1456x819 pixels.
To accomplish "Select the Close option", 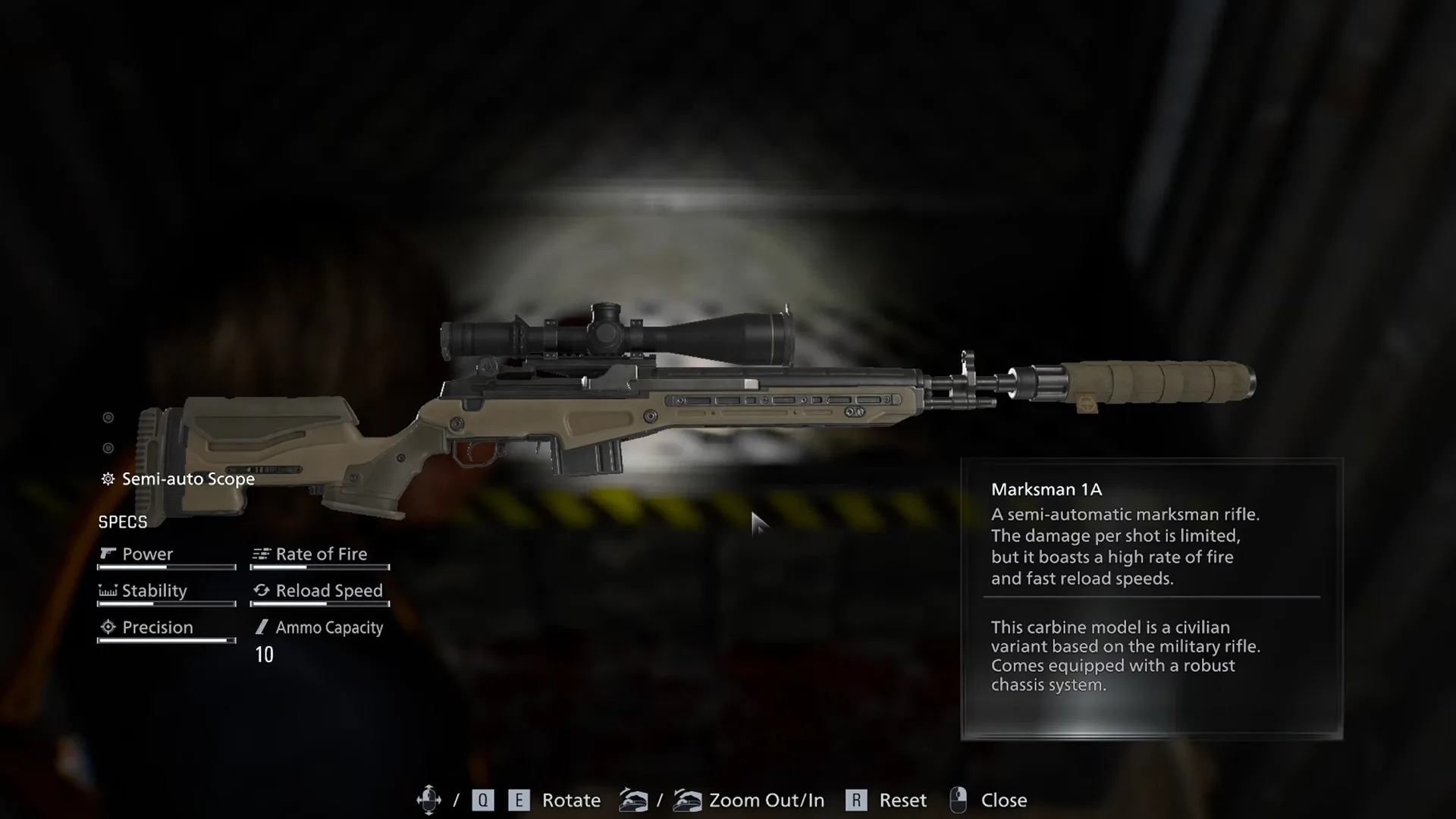I will coord(1005,799).
